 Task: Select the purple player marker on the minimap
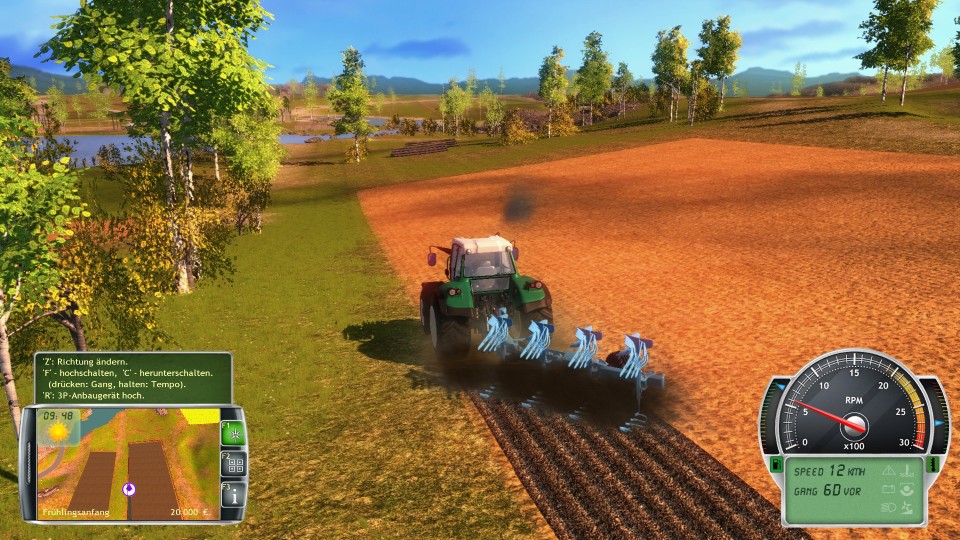tap(129, 489)
